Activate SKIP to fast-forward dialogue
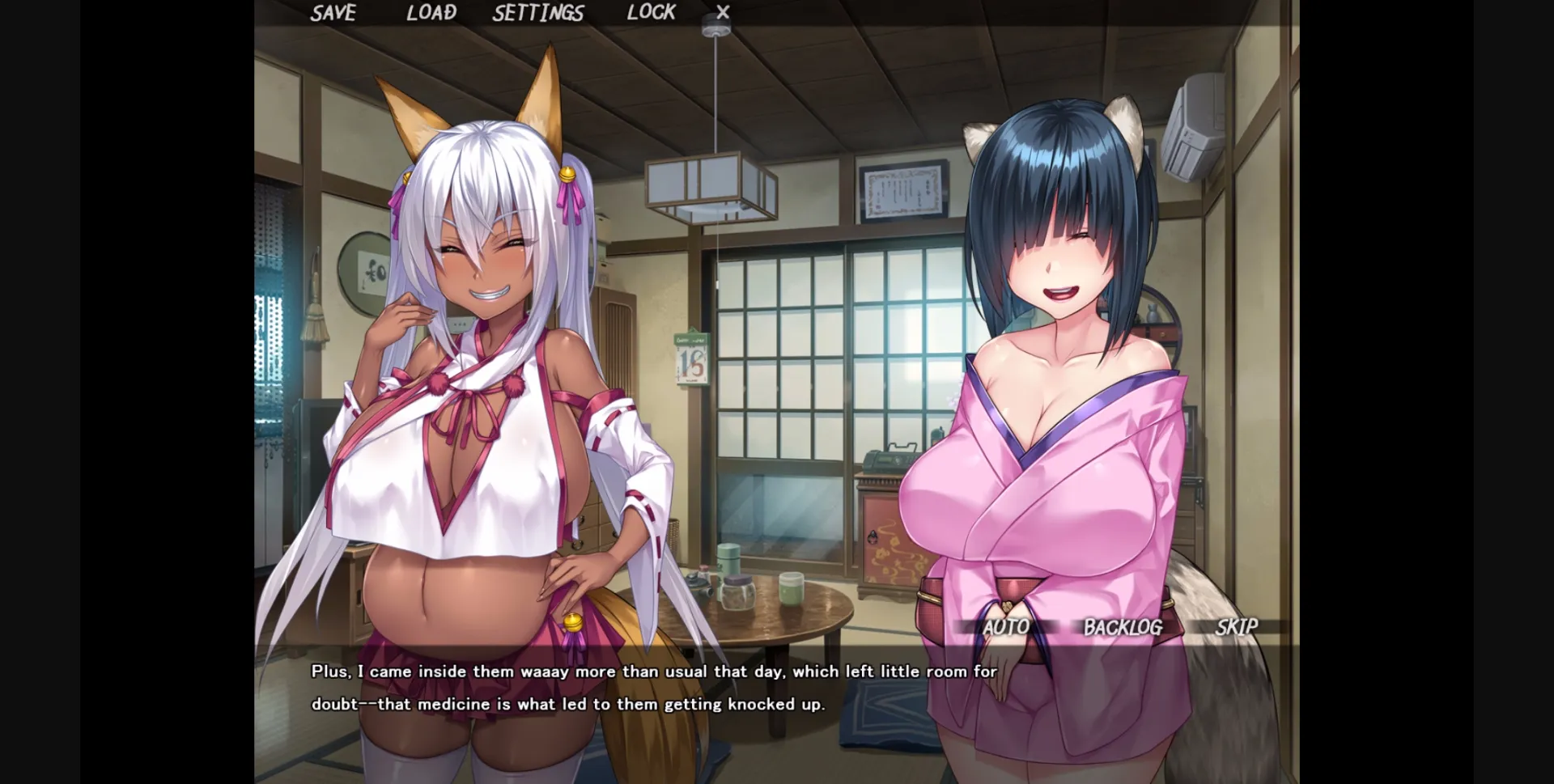Screen dimensions: 1554x784 pos(1236,627)
